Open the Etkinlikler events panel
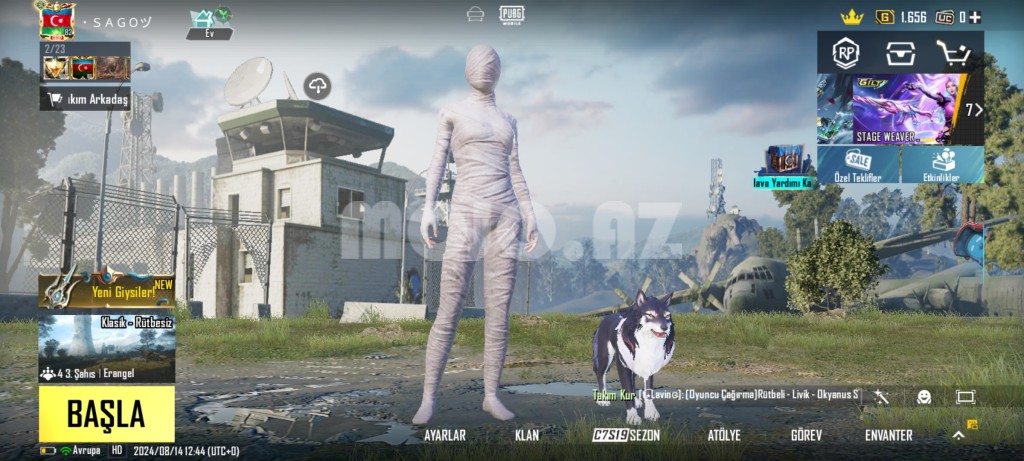This screenshot has width=1024, height=461. [x=943, y=165]
